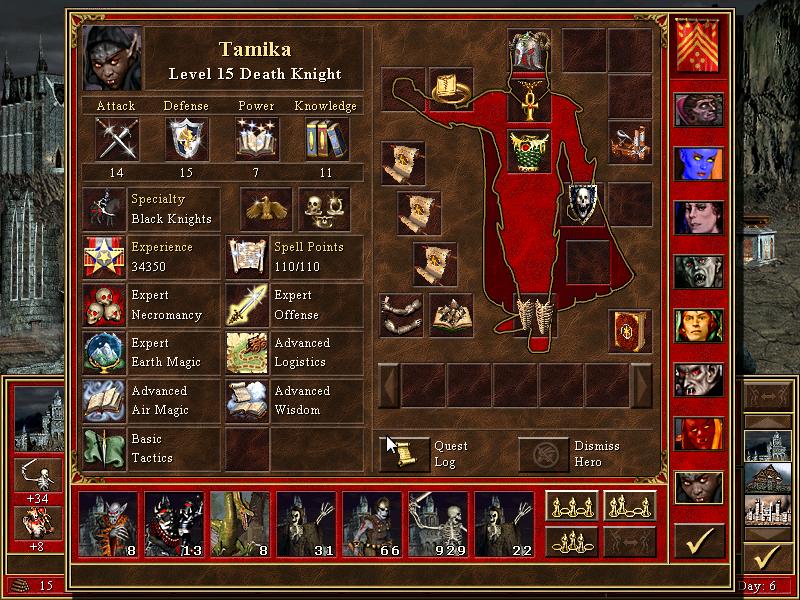The height and width of the screenshot is (600, 800).
Task: Show details for Advanced Logistics
Action: click(247, 353)
